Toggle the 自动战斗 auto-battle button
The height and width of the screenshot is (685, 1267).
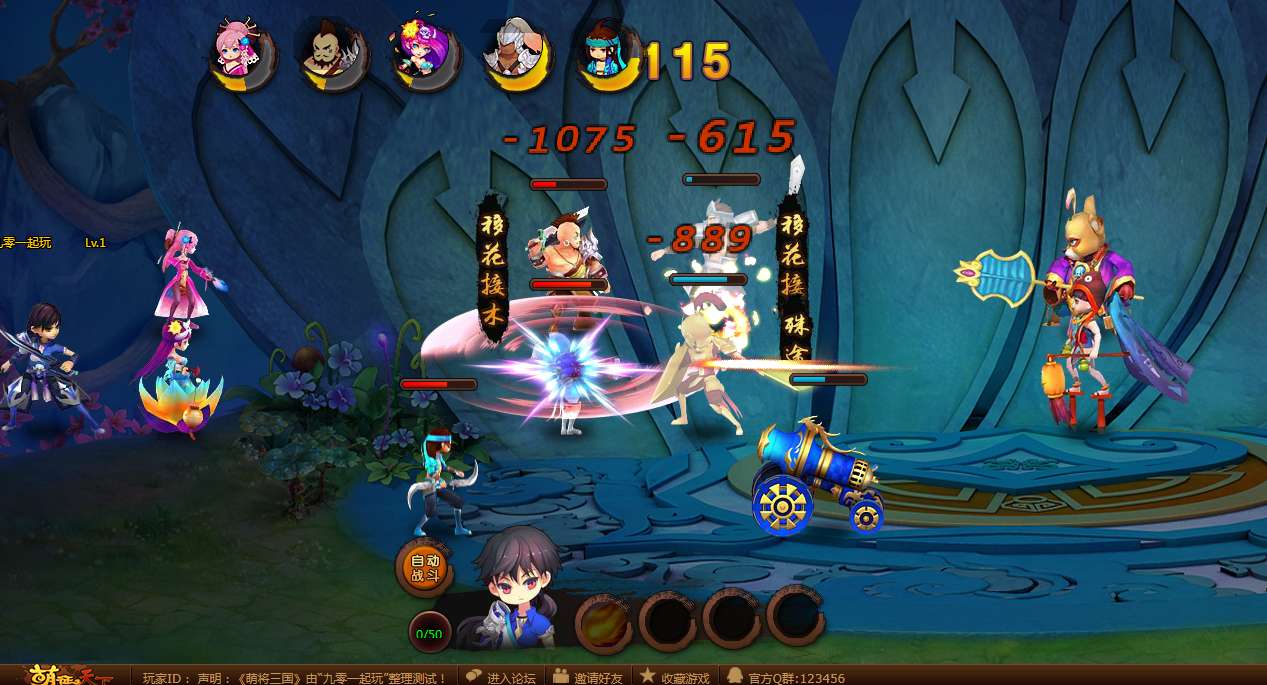tap(425, 567)
